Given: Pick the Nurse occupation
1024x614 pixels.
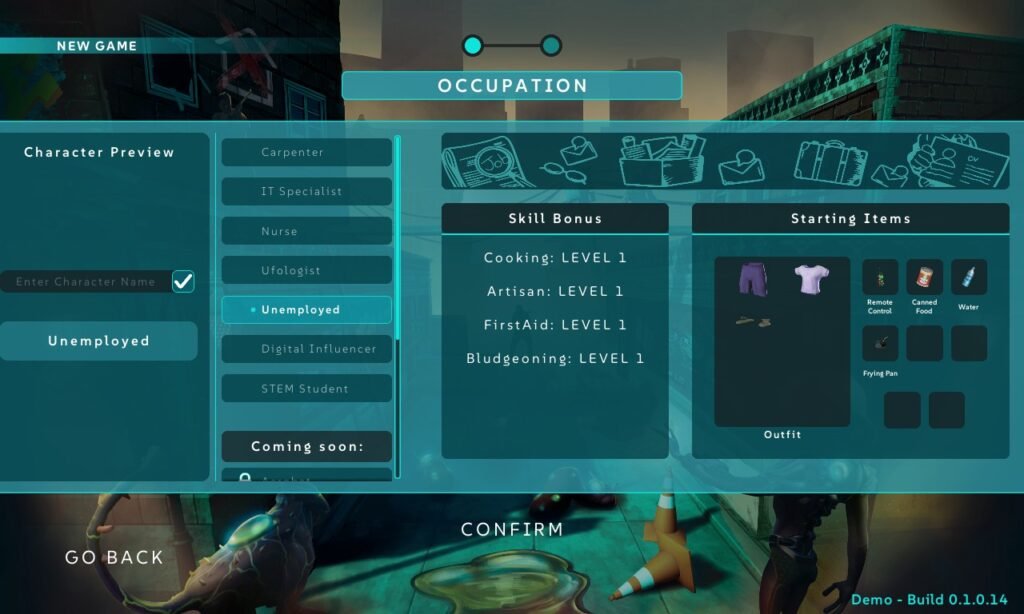Looking at the screenshot, I should (306, 231).
